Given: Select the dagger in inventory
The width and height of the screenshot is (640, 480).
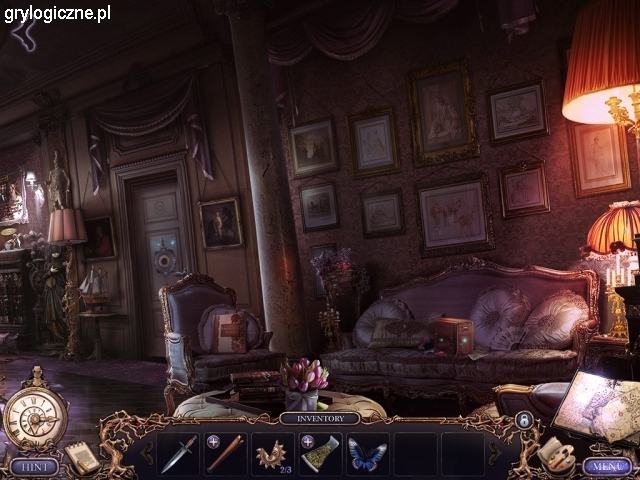Looking at the screenshot, I should pyautogui.click(x=177, y=453).
